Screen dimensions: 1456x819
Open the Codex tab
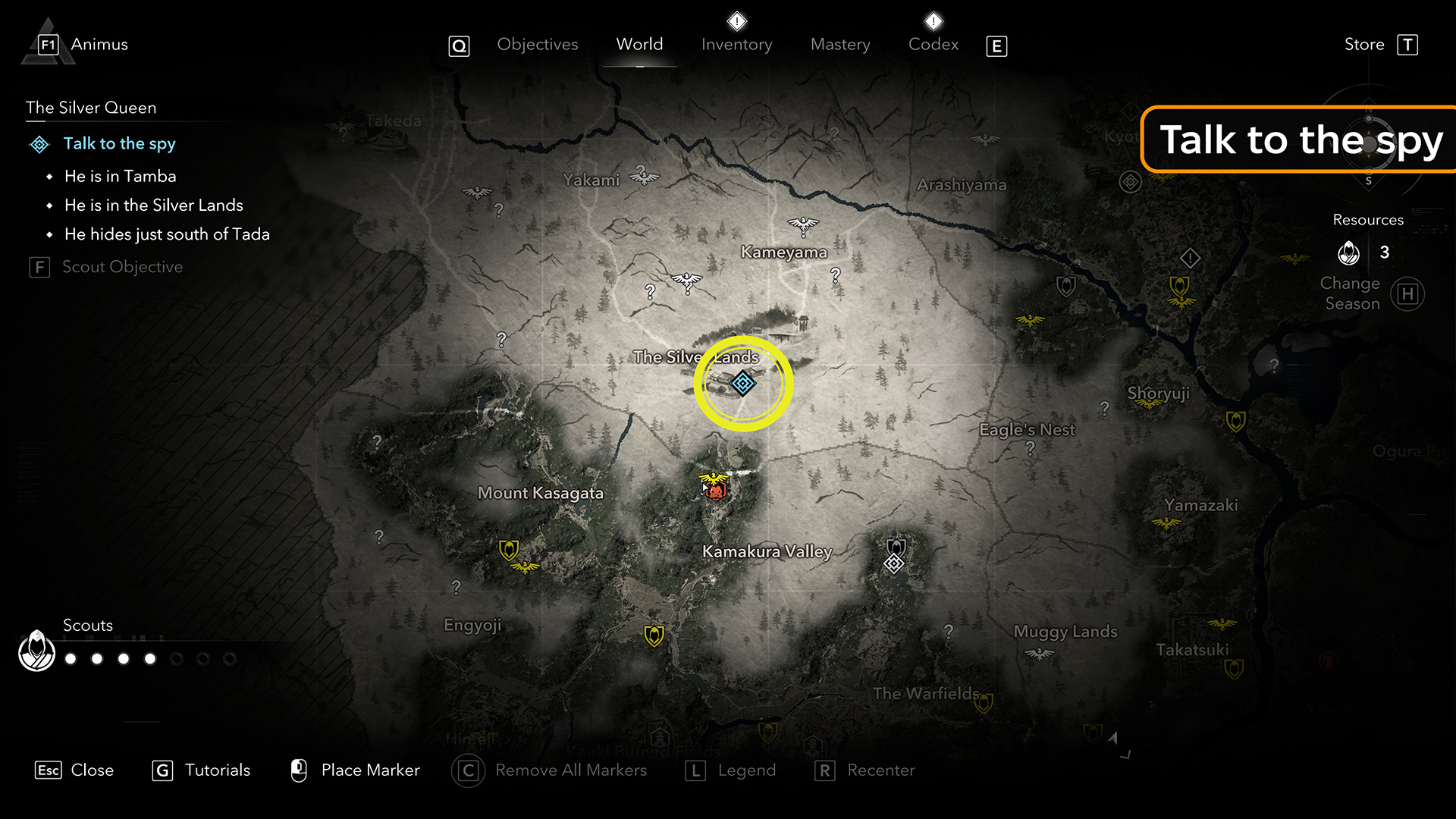934,45
